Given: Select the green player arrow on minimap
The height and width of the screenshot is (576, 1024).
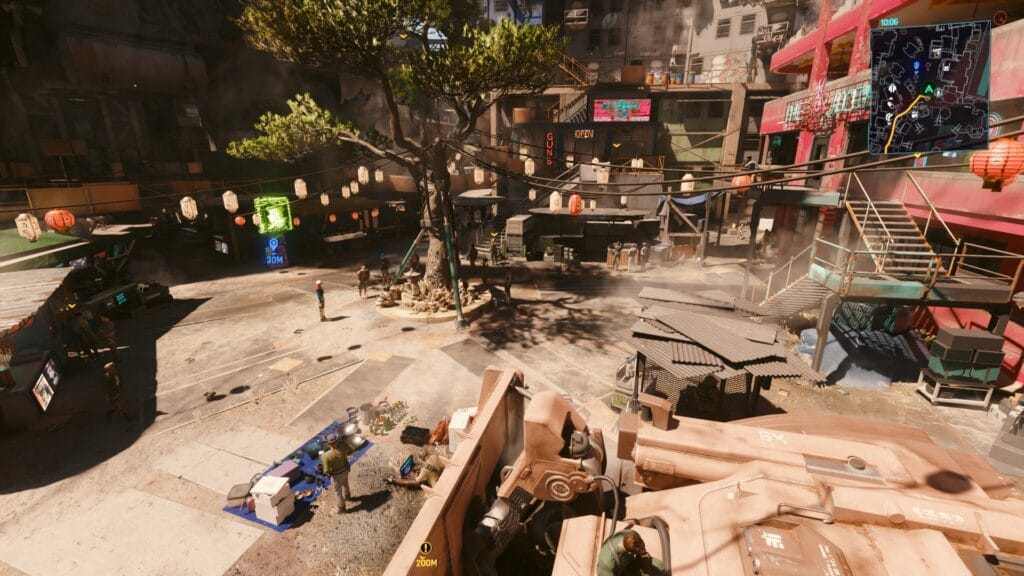Looking at the screenshot, I should click(928, 89).
